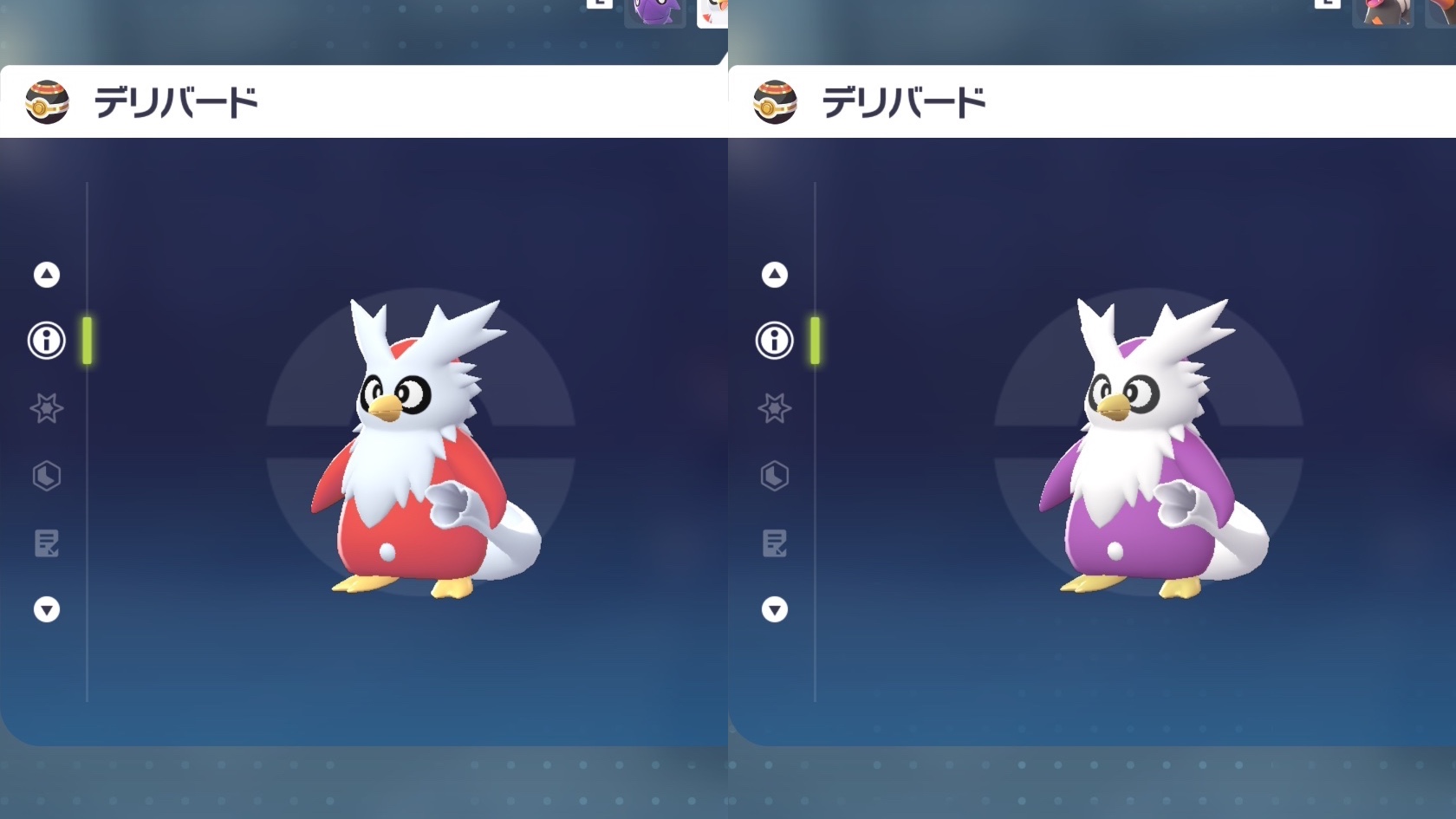This screenshot has height=819, width=1456.
Task: Click the up arrow in the purple Delibird panel
Action: pos(775,275)
